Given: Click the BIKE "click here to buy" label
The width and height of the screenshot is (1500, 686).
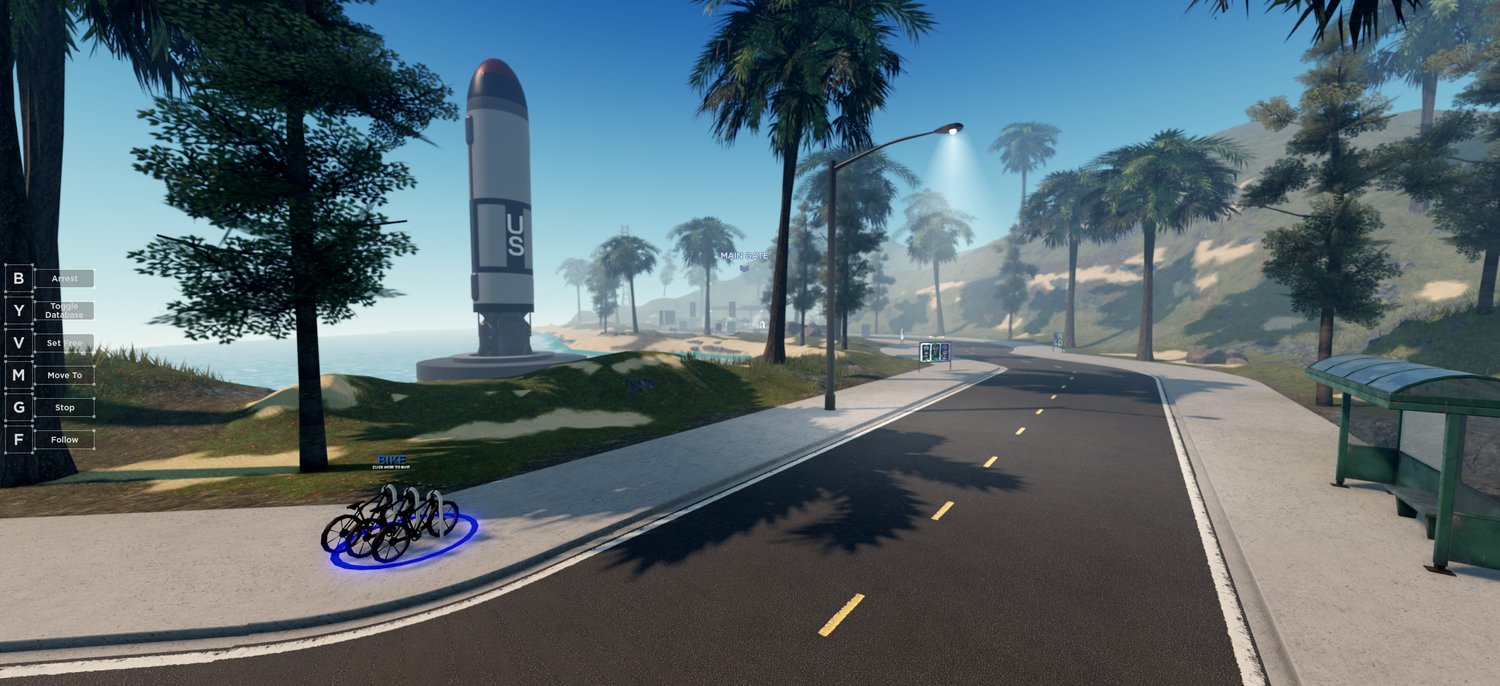Looking at the screenshot, I should click(x=391, y=461).
